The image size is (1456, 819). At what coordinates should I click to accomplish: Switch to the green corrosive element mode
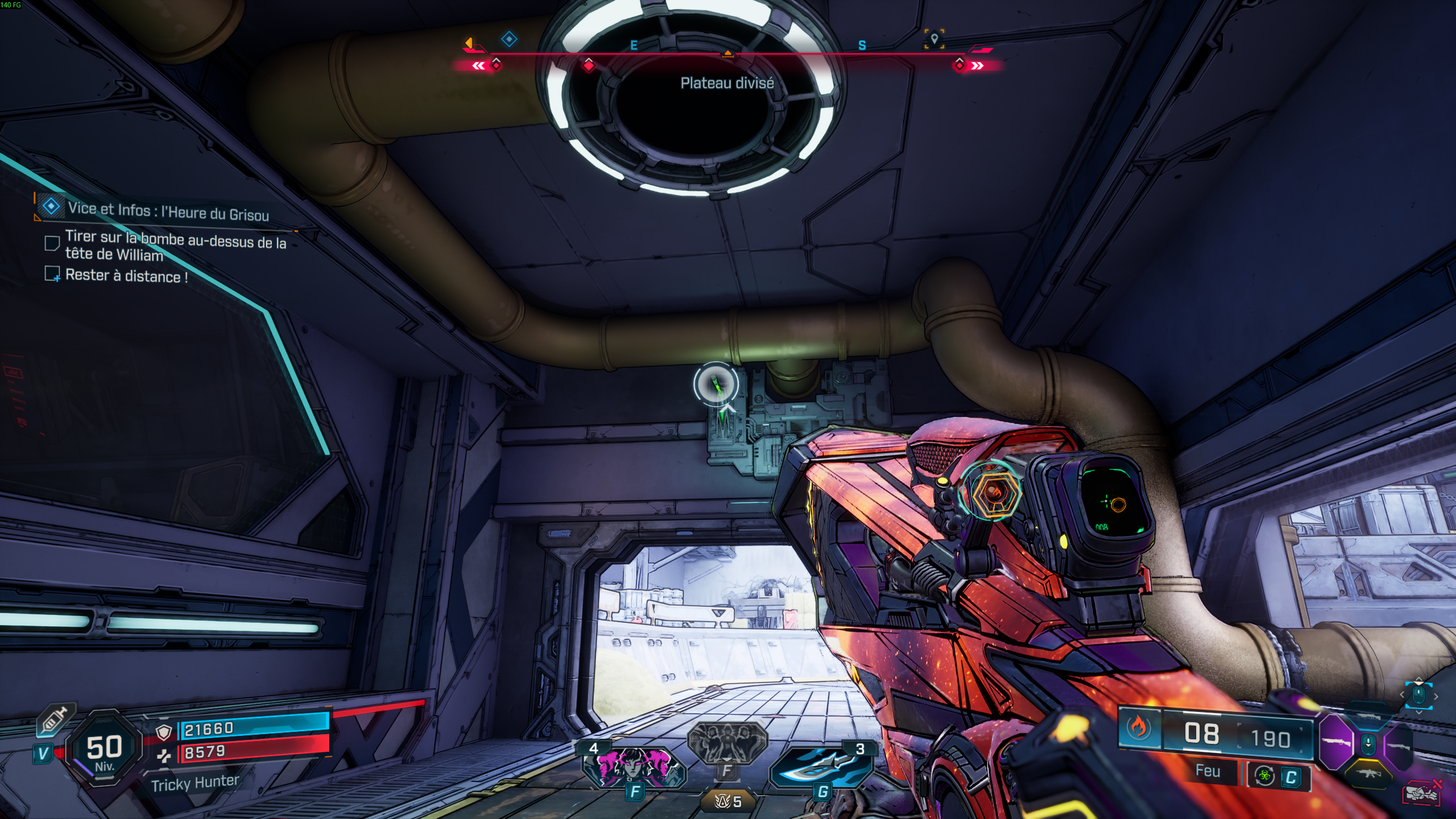1265,776
